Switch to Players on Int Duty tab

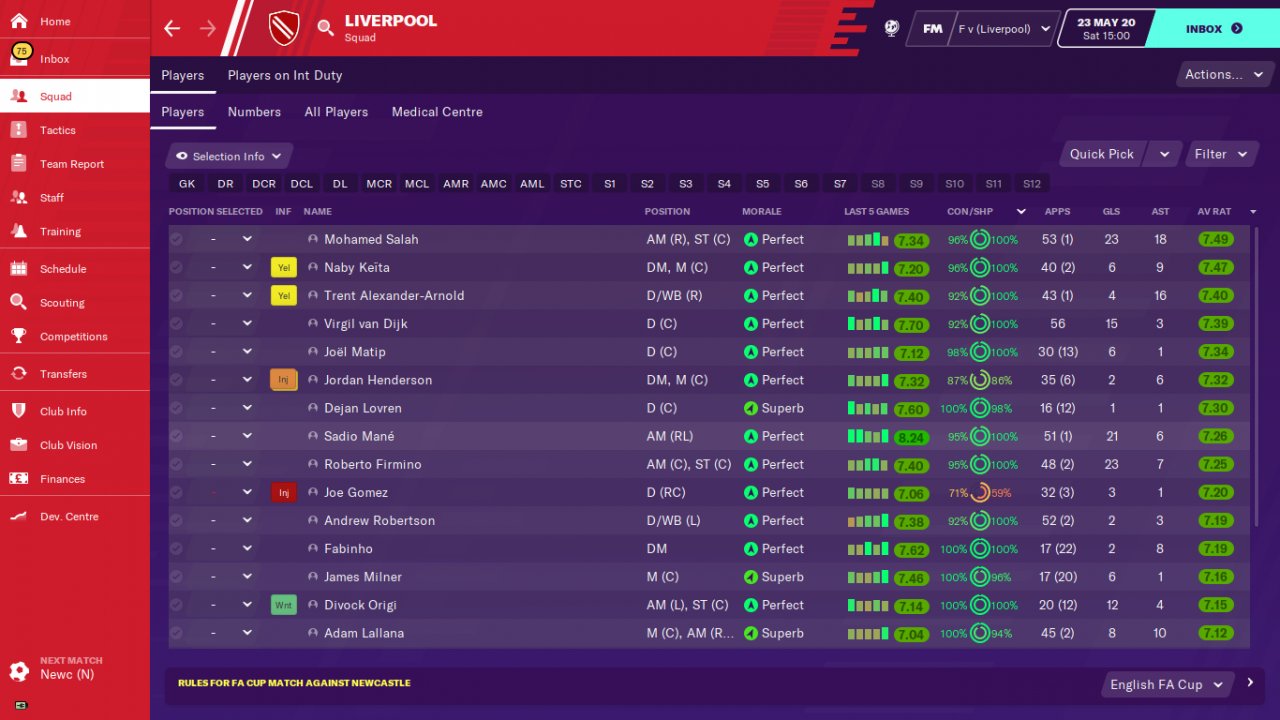(285, 75)
